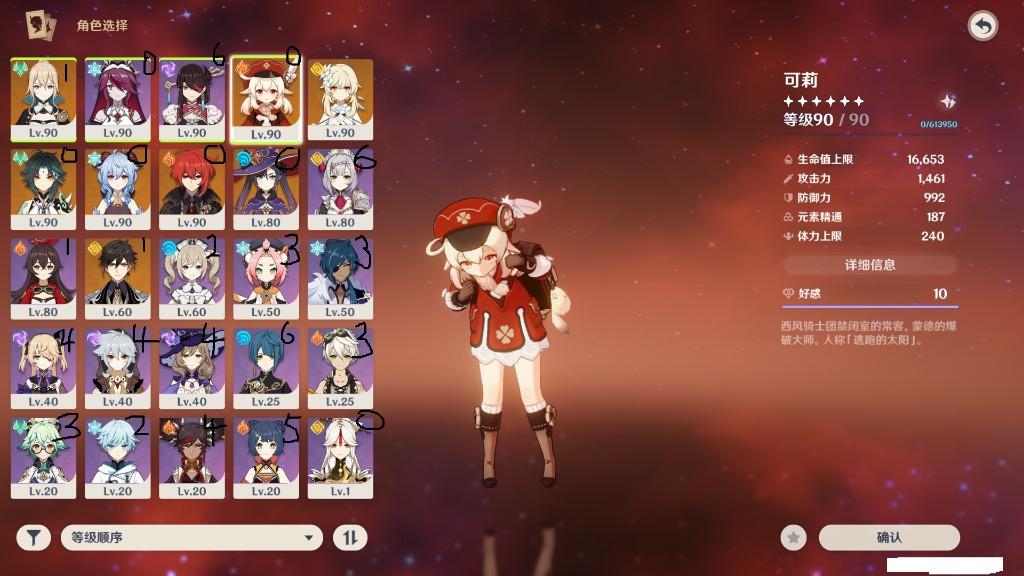Toggle the ascending/descending sort order button

[349, 538]
